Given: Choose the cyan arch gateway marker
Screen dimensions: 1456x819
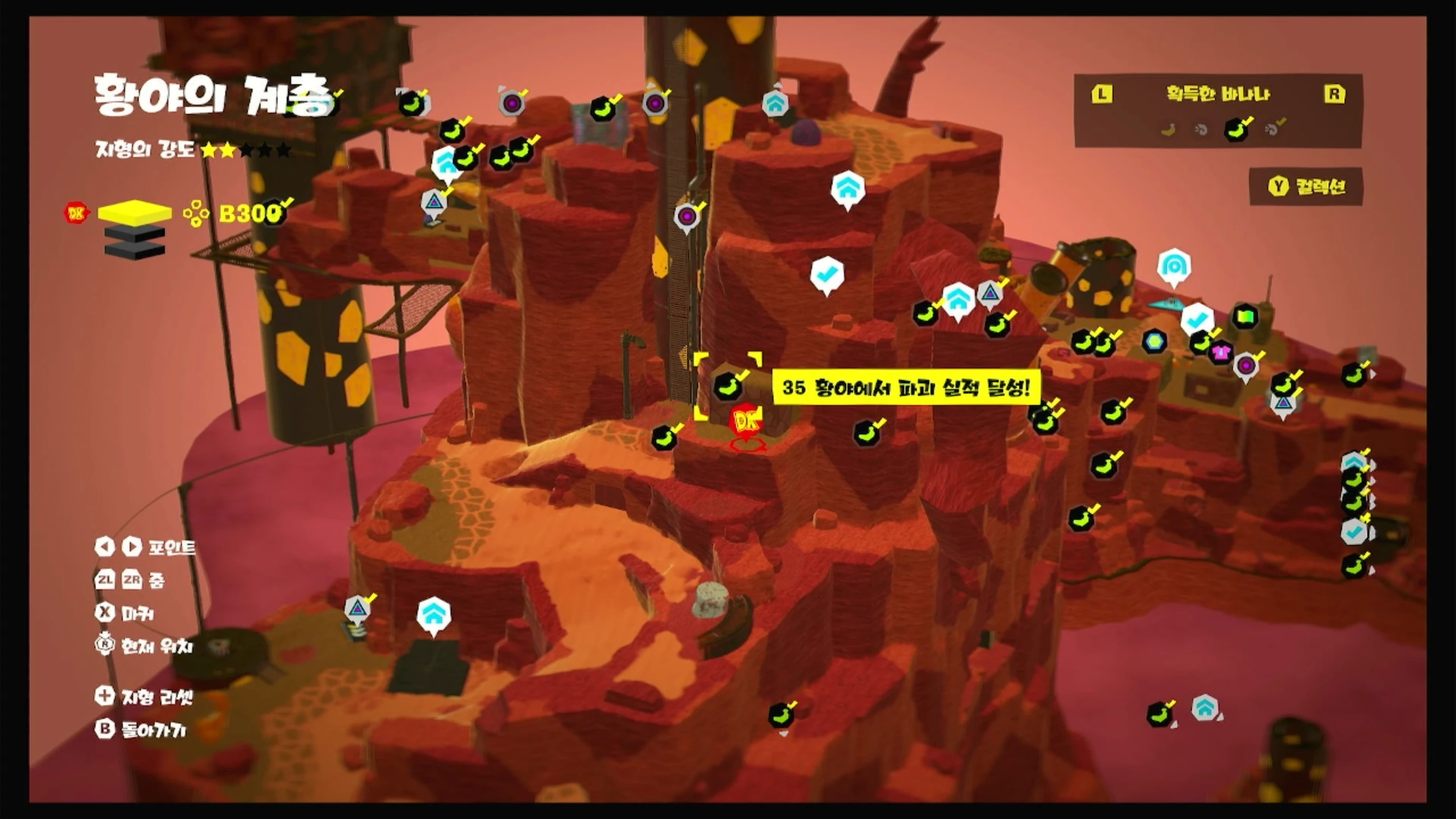Looking at the screenshot, I should click(1174, 266).
